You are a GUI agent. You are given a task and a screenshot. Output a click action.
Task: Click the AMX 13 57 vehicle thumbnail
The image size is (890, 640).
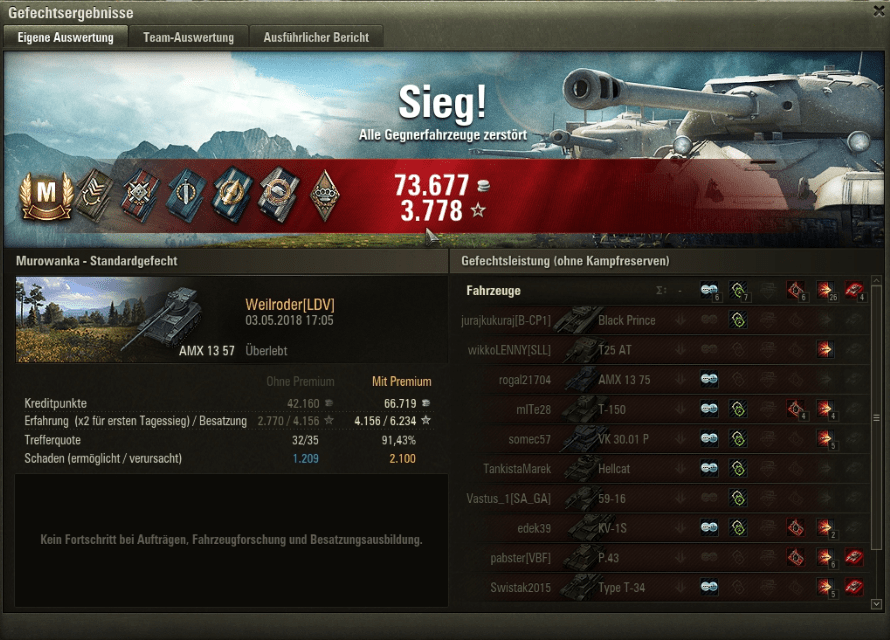[x=125, y=319]
